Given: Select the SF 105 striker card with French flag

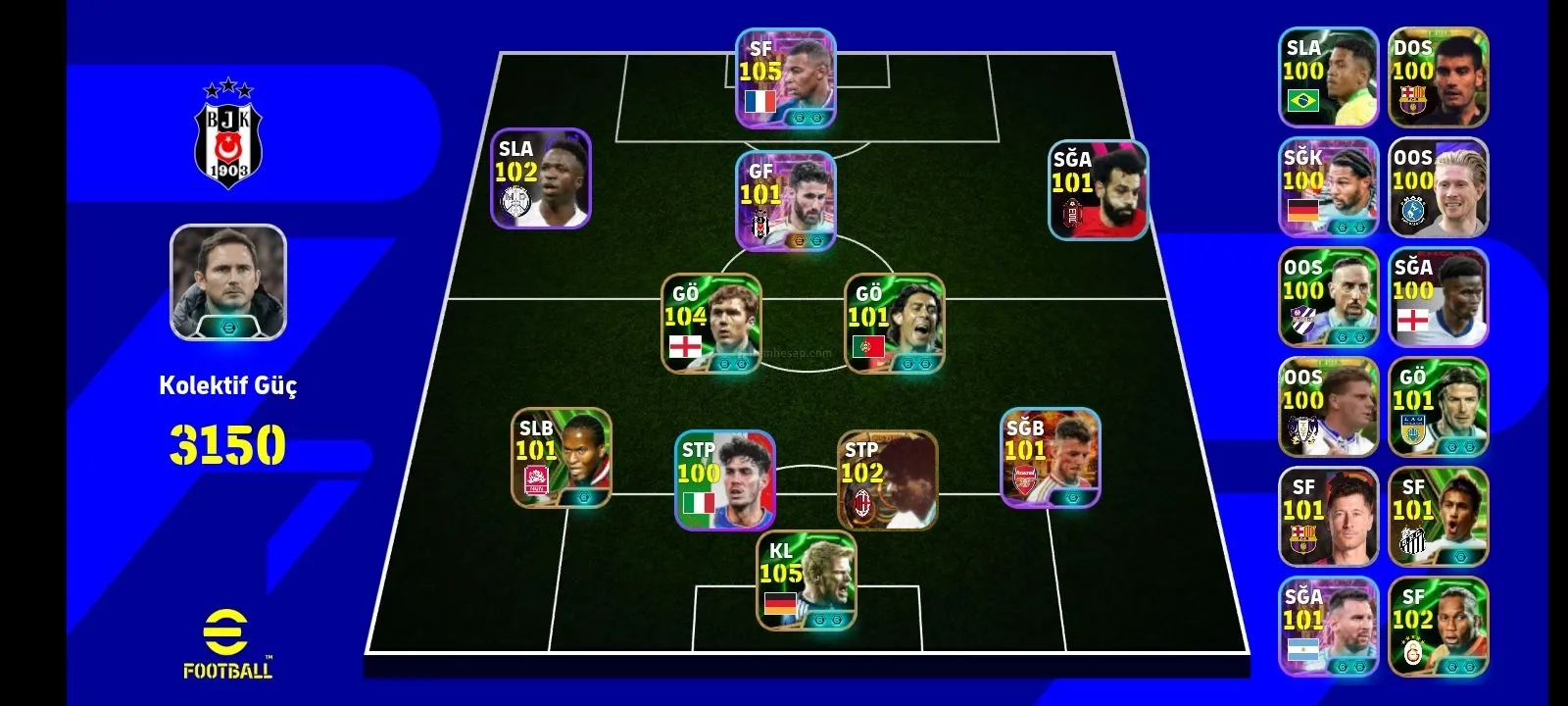Looking at the screenshot, I should pos(786,78).
